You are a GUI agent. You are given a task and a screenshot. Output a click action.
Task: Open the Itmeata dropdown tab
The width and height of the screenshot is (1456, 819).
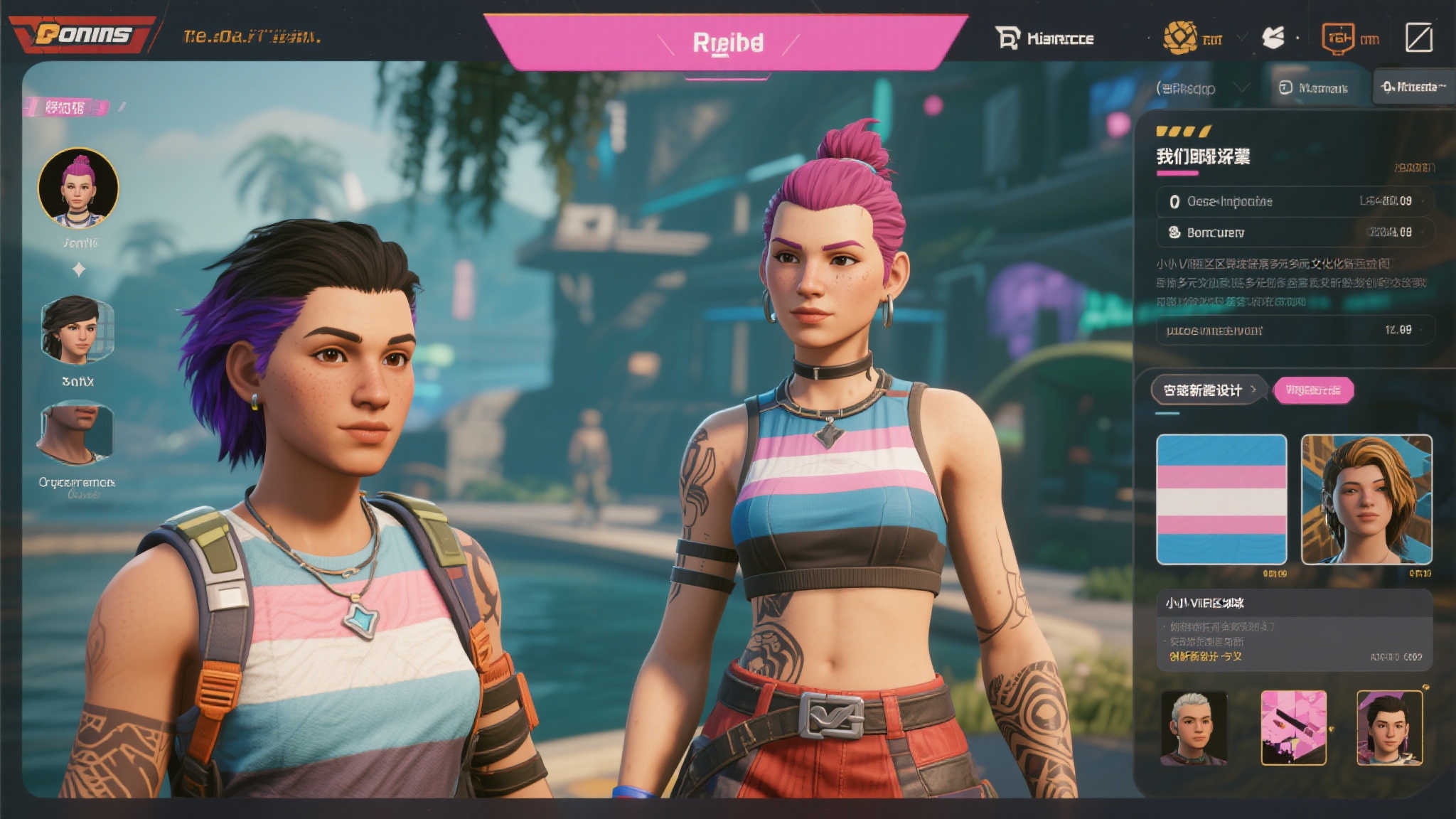click(1413, 87)
